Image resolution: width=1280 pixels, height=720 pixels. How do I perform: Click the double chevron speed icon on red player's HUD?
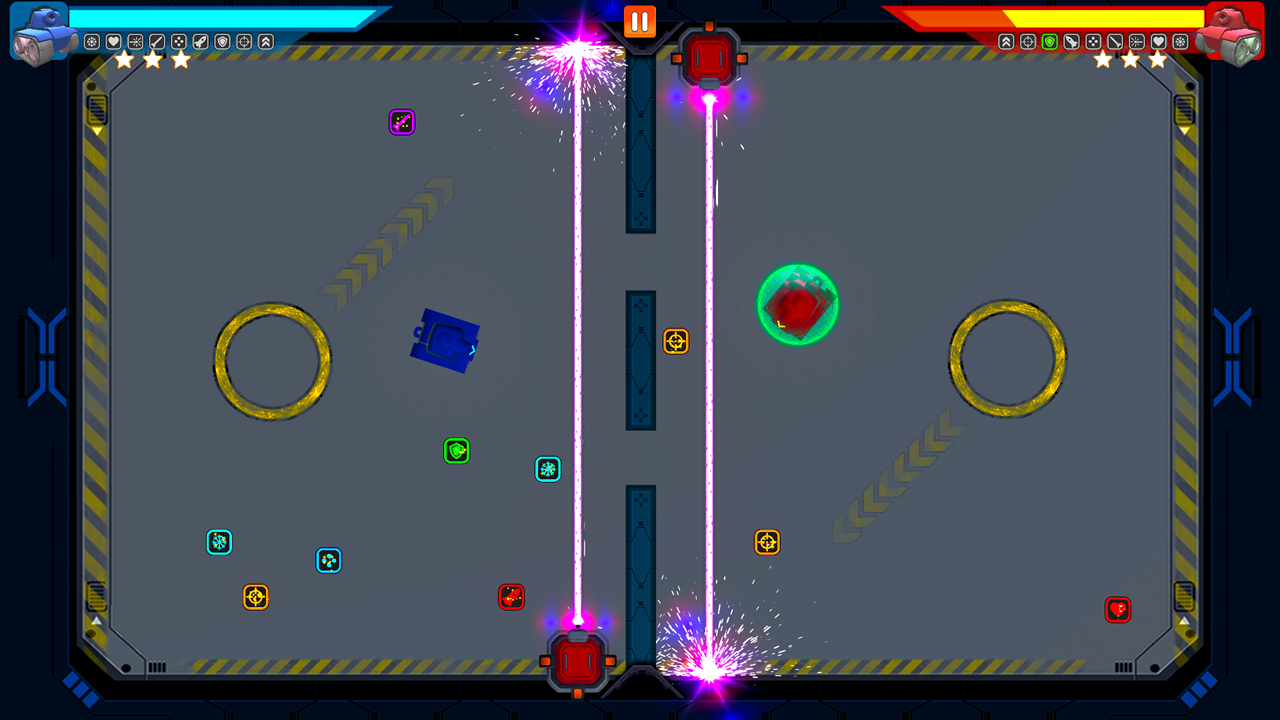coord(1006,42)
